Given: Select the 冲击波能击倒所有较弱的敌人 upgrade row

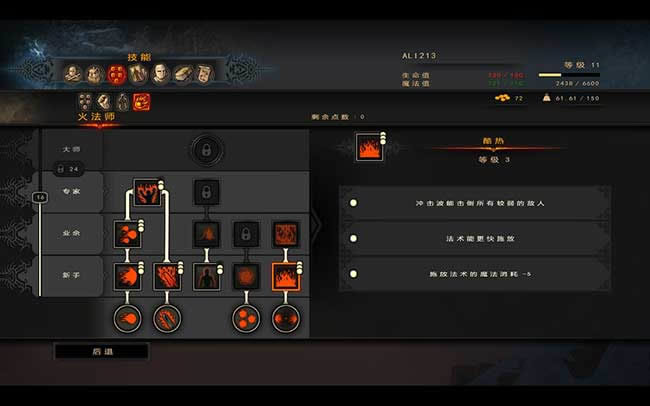Looking at the screenshot, I should (x=473, y=202).
